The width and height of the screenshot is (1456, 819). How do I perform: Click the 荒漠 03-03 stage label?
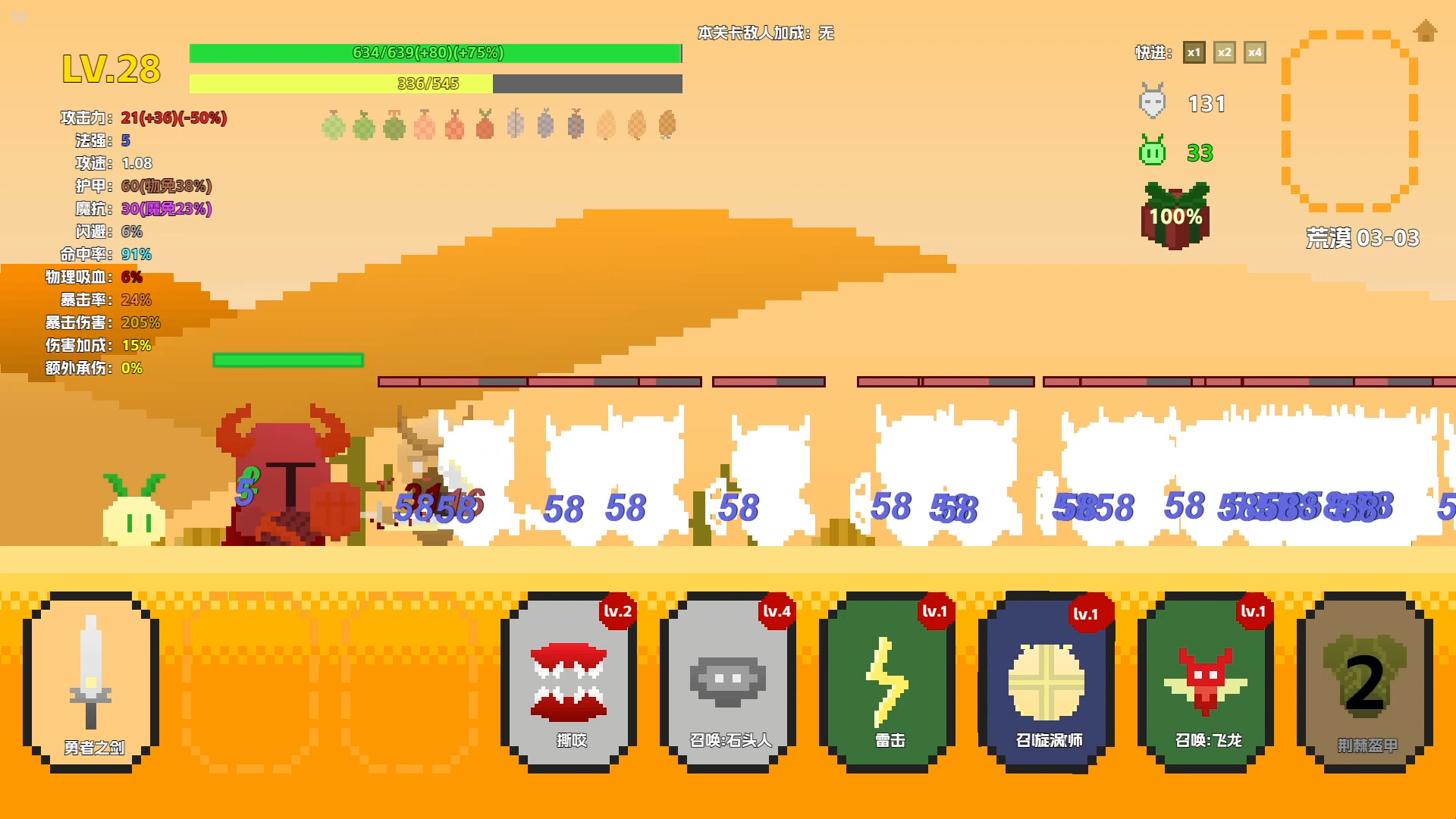(1361, 237)
